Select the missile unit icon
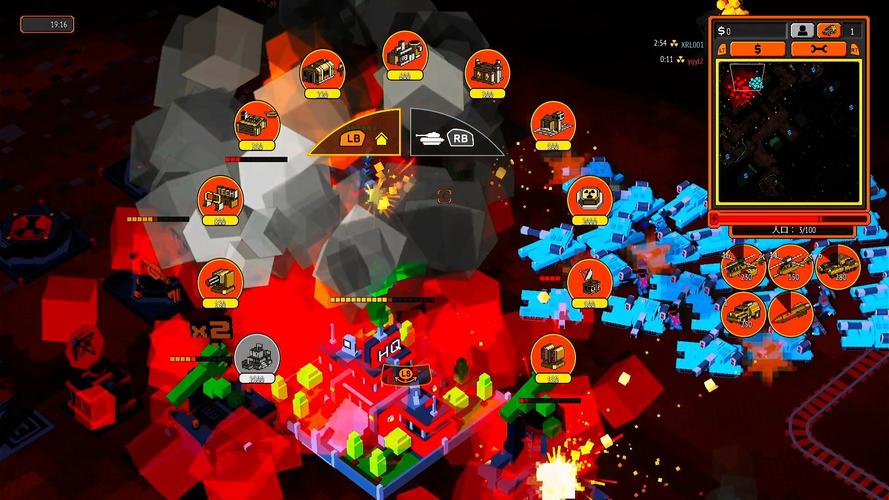Viewport: 889px width, 500px height. 790,313
